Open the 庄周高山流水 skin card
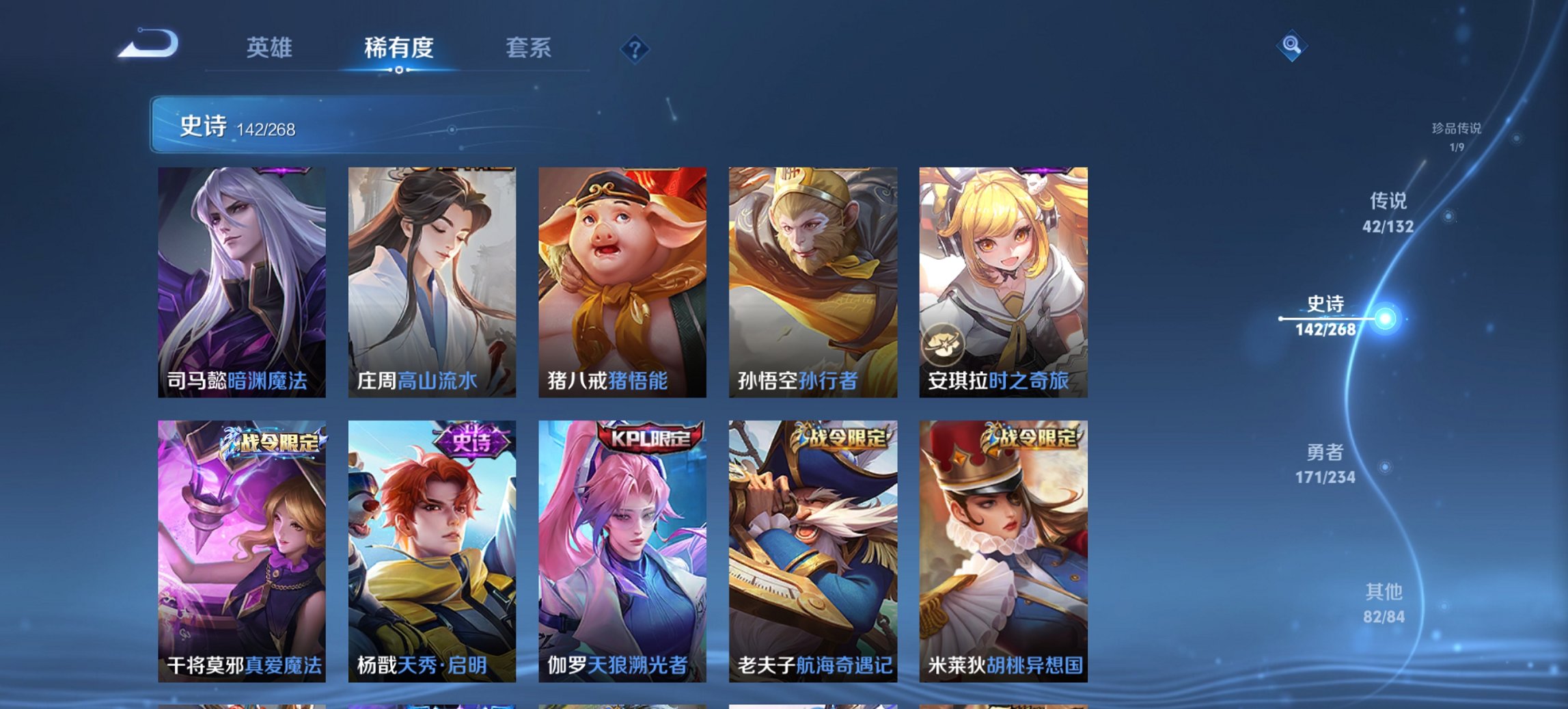 click(x=432, y=280)
